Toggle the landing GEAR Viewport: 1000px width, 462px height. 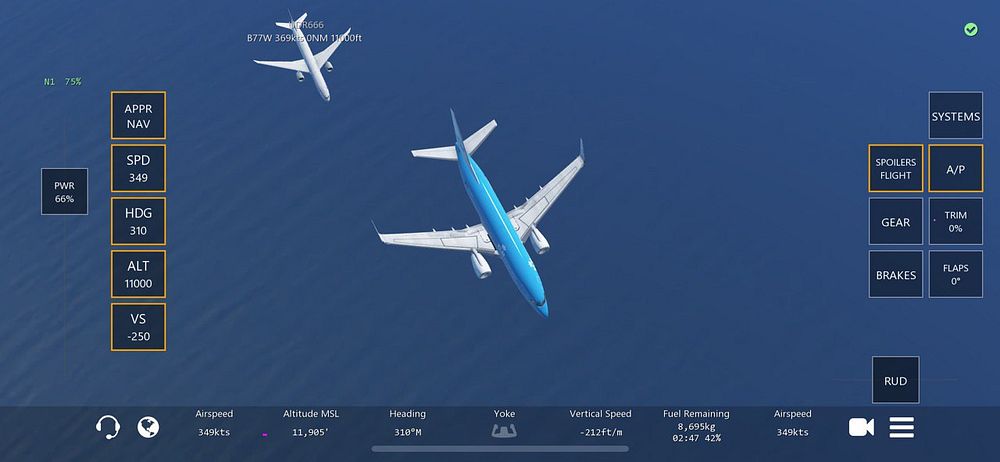click(x=895, y=221)
